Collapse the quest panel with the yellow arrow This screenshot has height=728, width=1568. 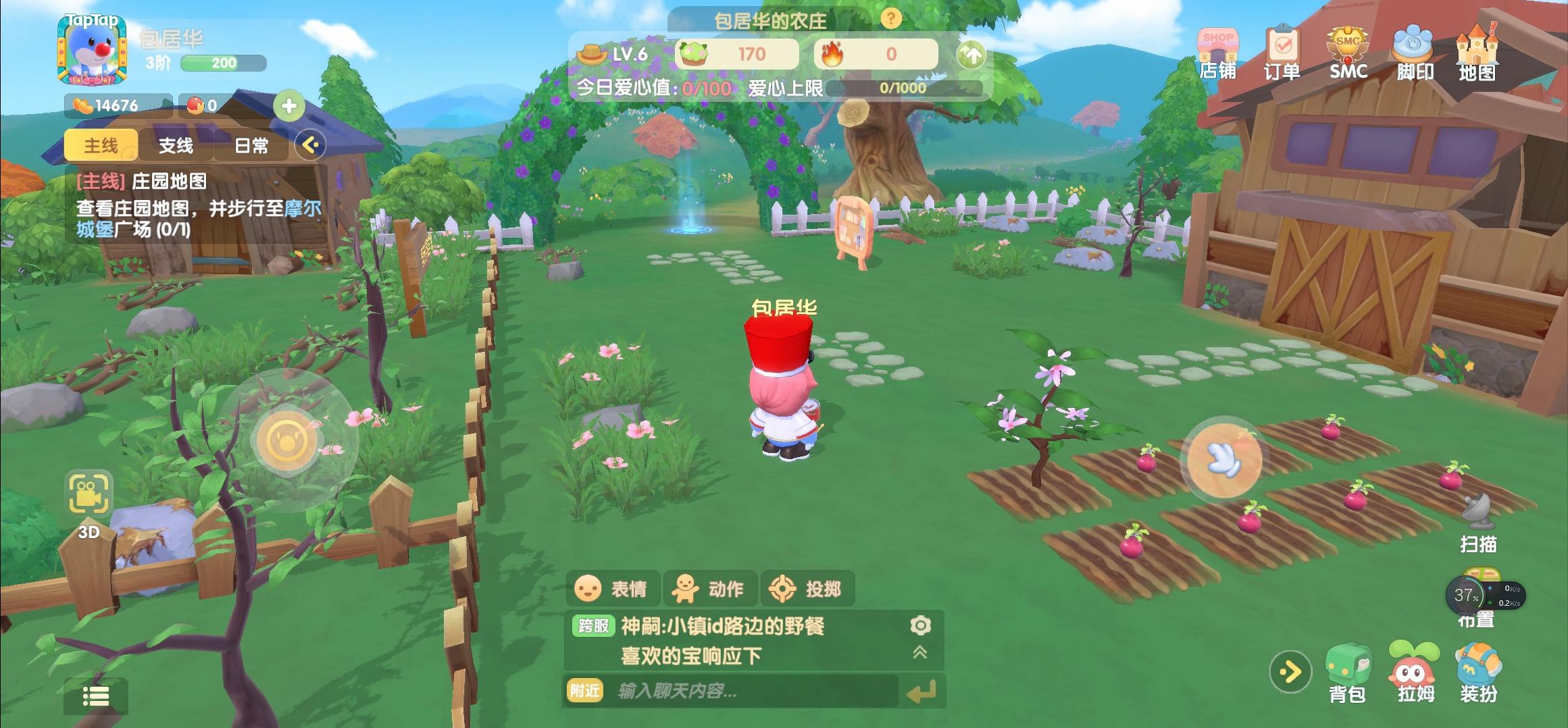point(311,145)
